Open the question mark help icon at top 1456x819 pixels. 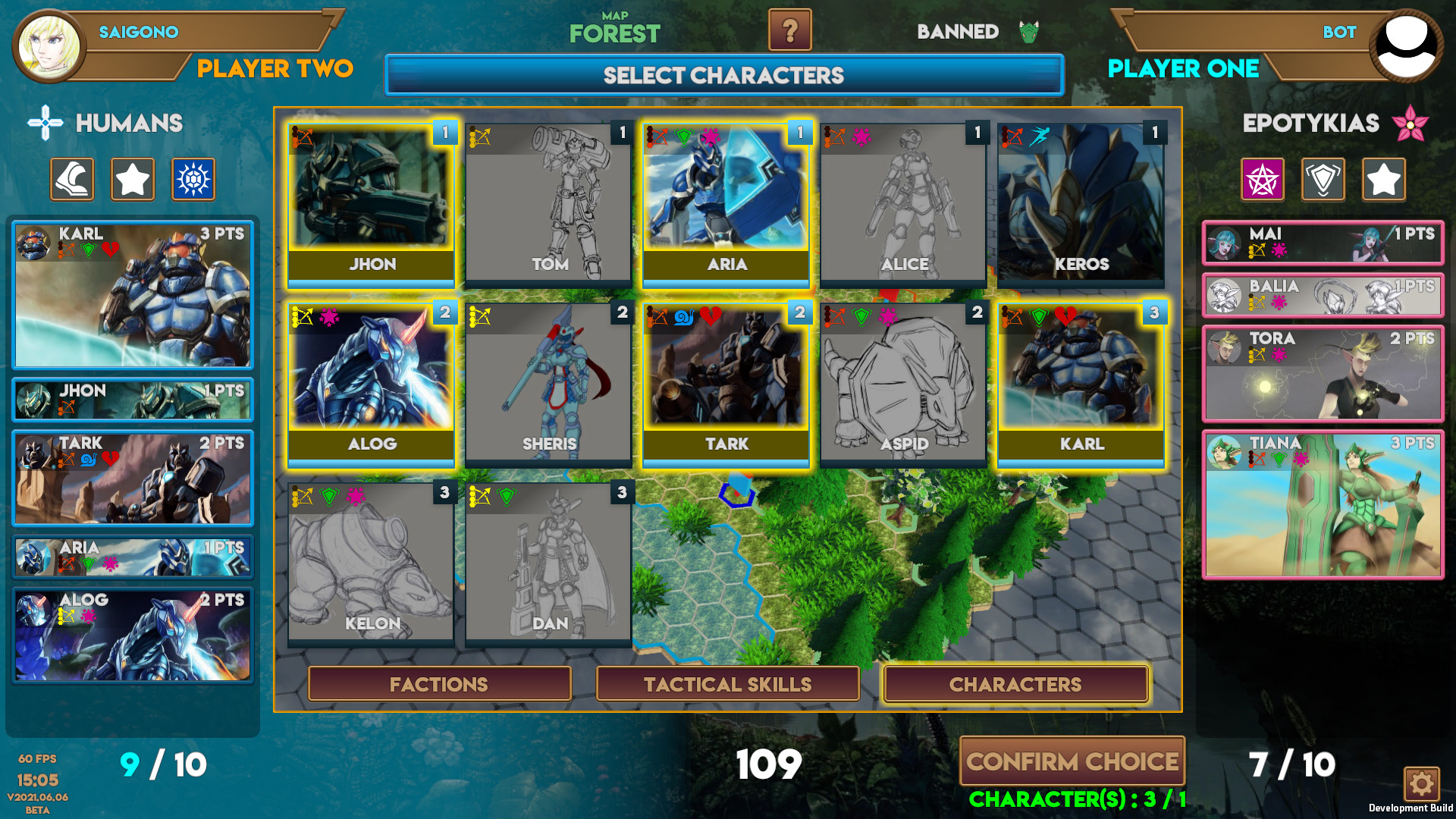[791, 32]
